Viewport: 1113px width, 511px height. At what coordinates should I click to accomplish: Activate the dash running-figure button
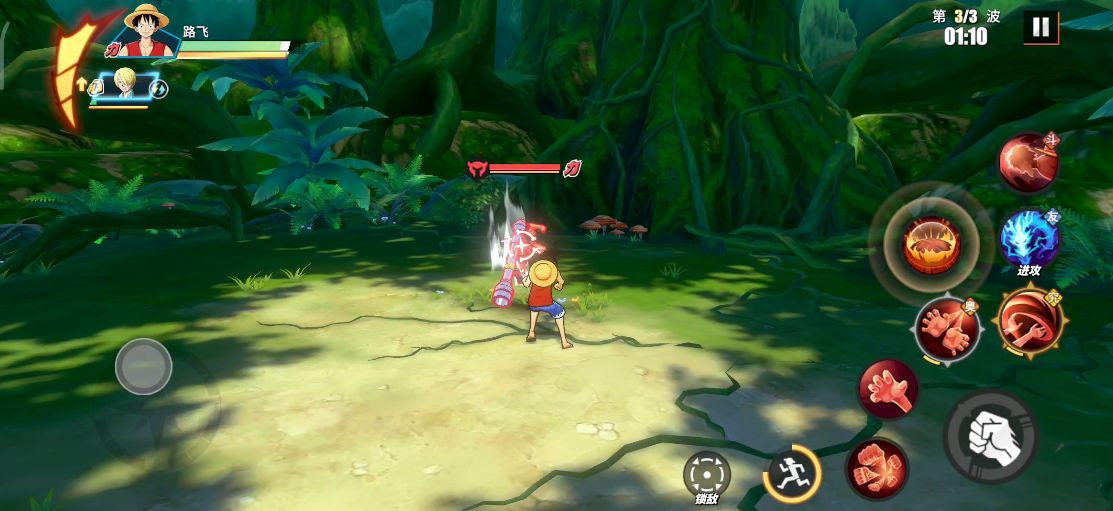793,473
